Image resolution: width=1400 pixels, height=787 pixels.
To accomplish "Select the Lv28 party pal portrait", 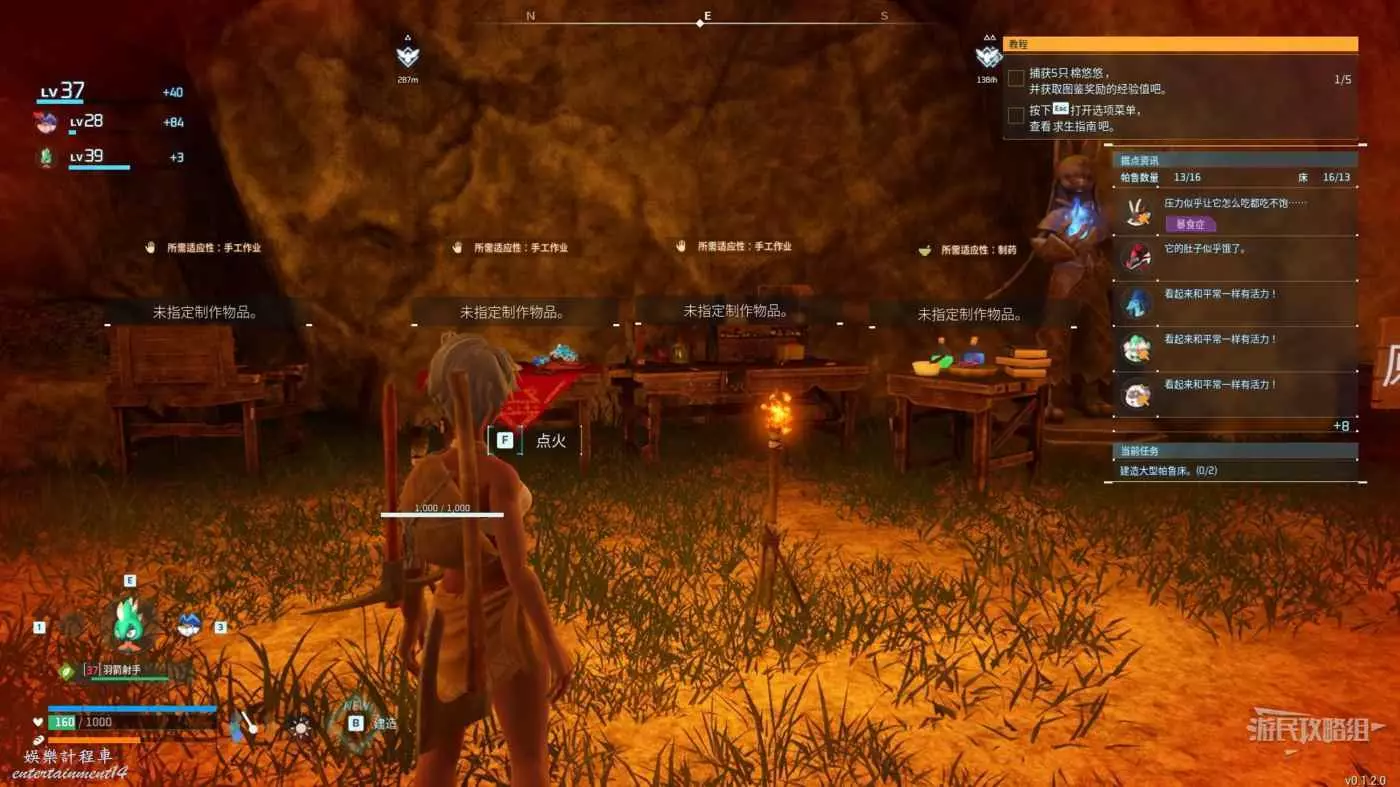I will click(x=45, y=123).
